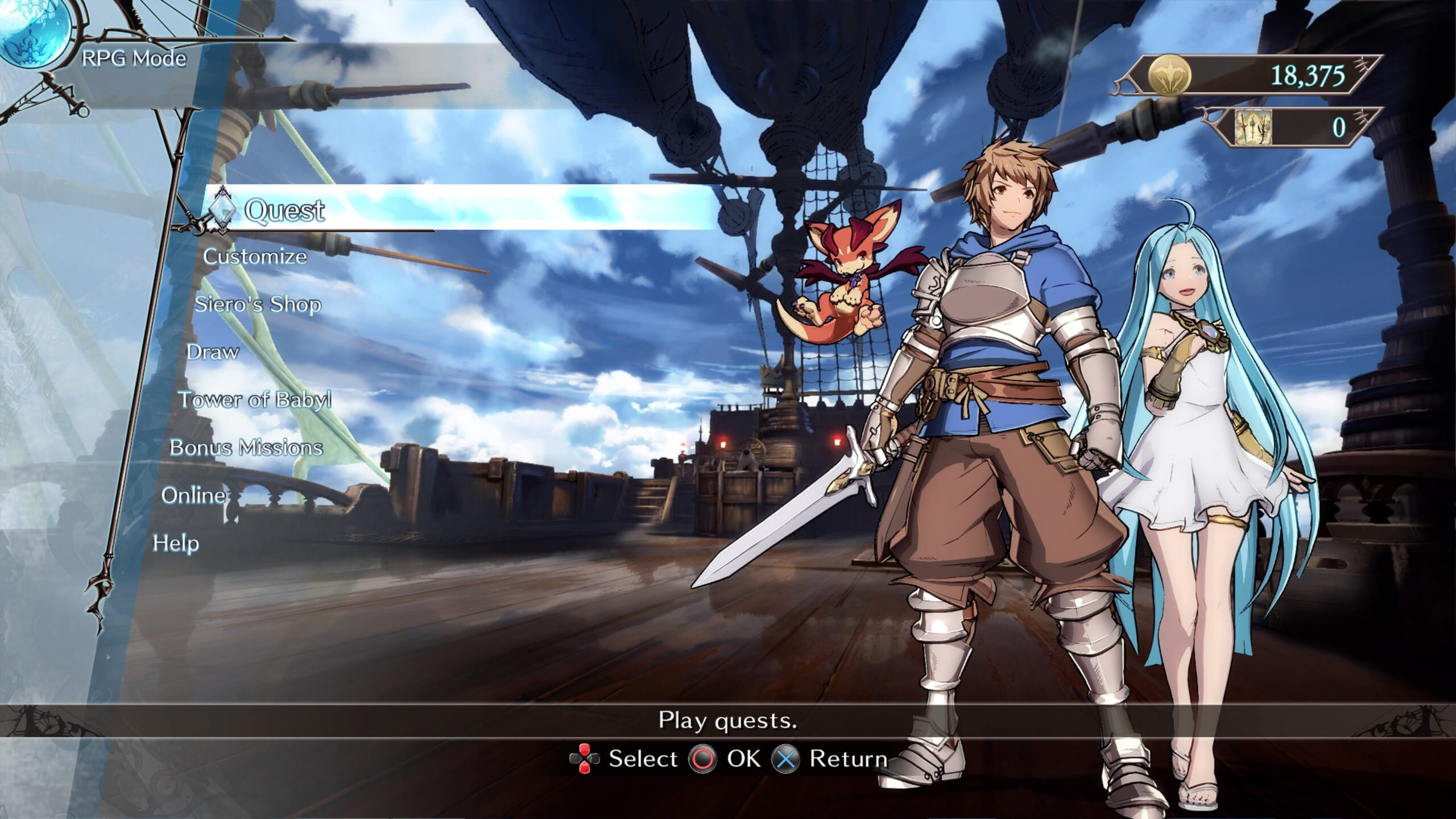This screenshot has height=819, width=1456.
Task: Go to the Online menu entry
Action: point(193,495)
